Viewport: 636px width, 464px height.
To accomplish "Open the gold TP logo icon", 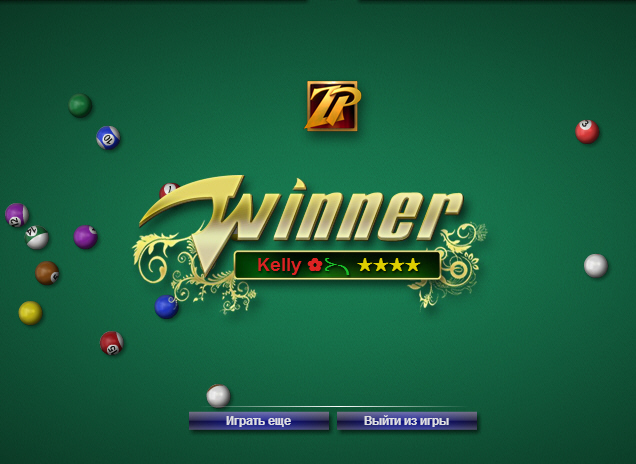I will [x=332, y=106].
